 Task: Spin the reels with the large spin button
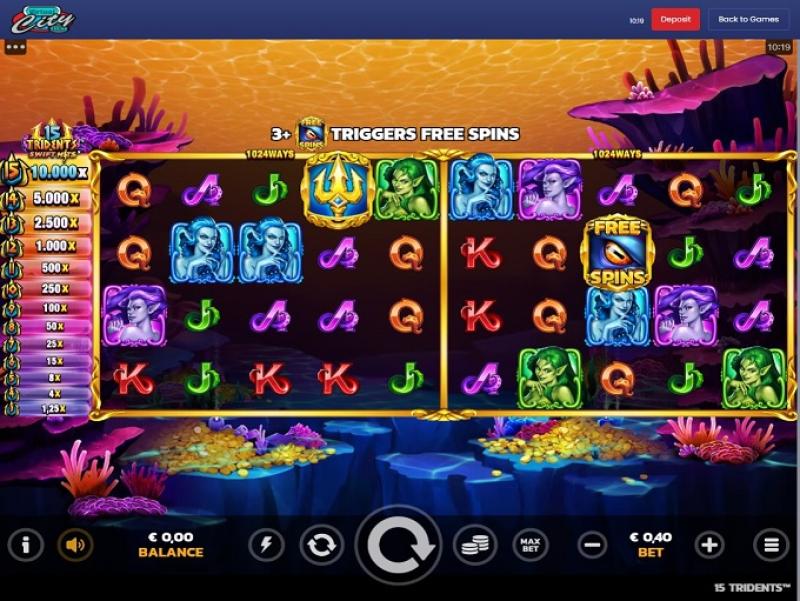click(x=401, y=545)
